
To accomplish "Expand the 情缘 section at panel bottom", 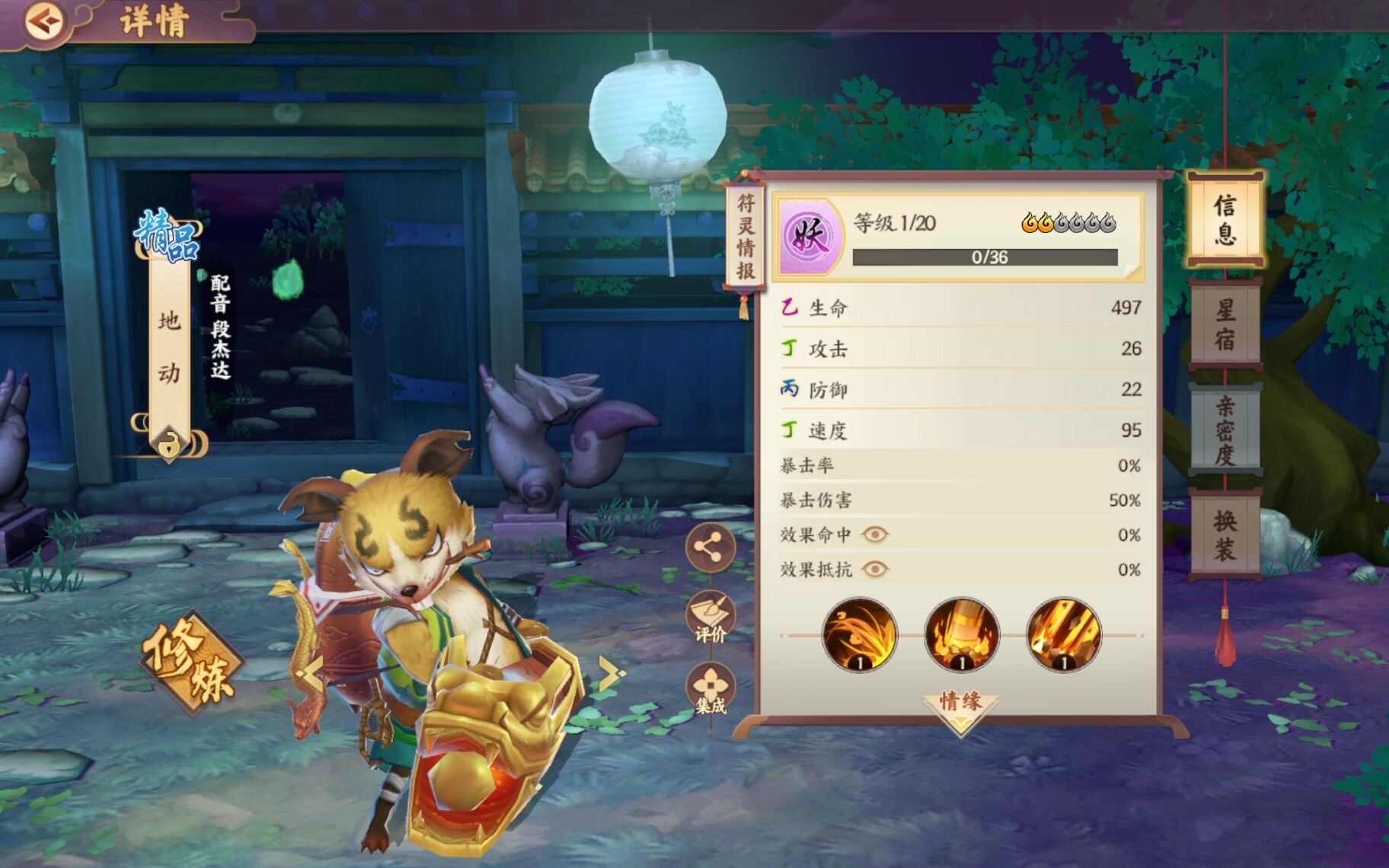I will [x=960, y=704].
